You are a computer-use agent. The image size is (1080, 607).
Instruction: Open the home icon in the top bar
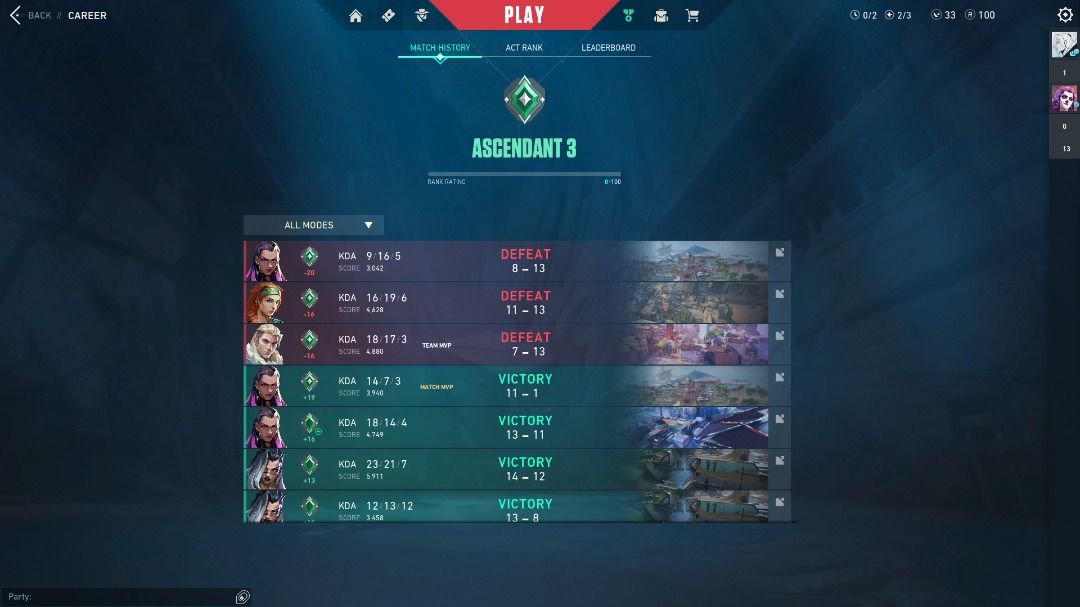[x=355, y=16]
